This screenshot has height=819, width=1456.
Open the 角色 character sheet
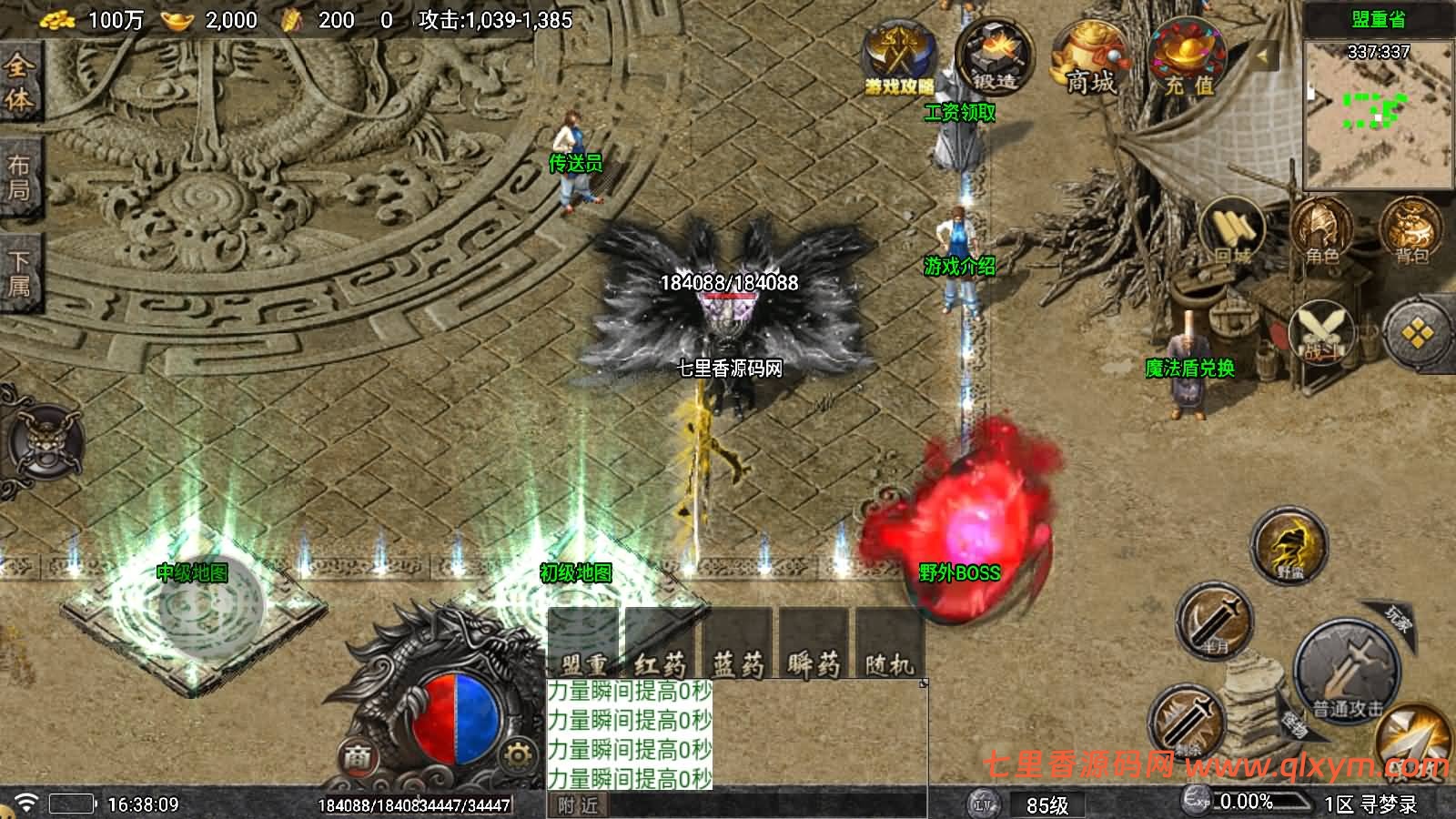(x=1321, y=232)
